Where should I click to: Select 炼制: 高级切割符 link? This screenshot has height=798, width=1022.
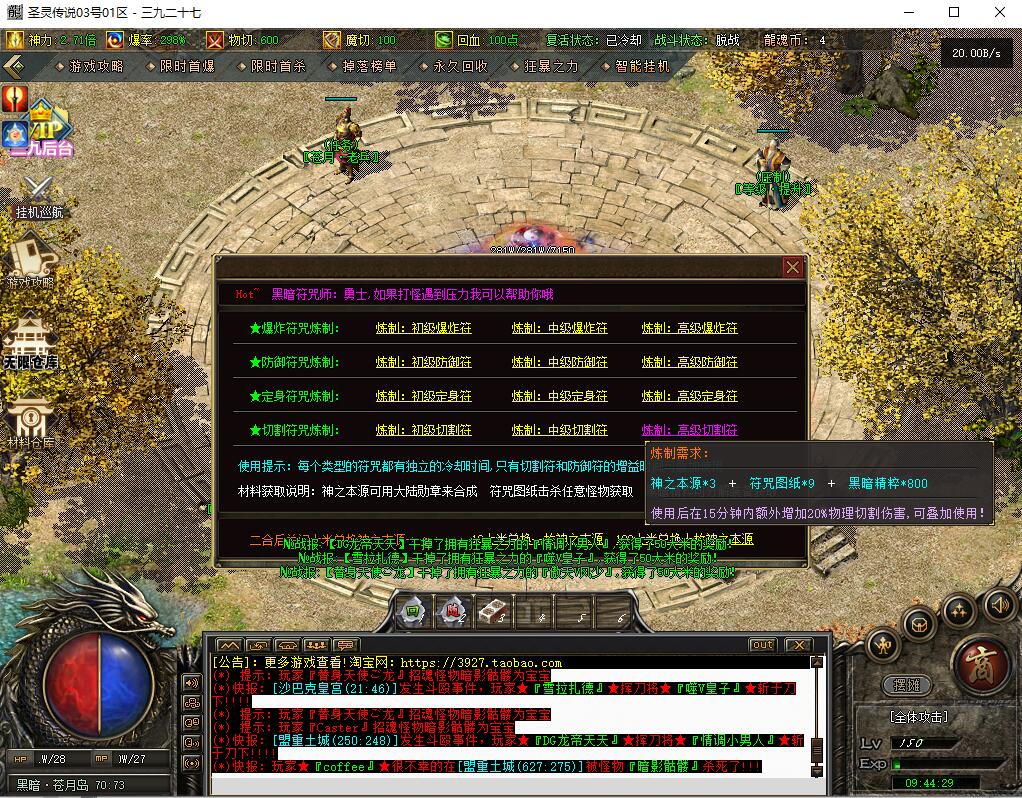click(689, 430)
